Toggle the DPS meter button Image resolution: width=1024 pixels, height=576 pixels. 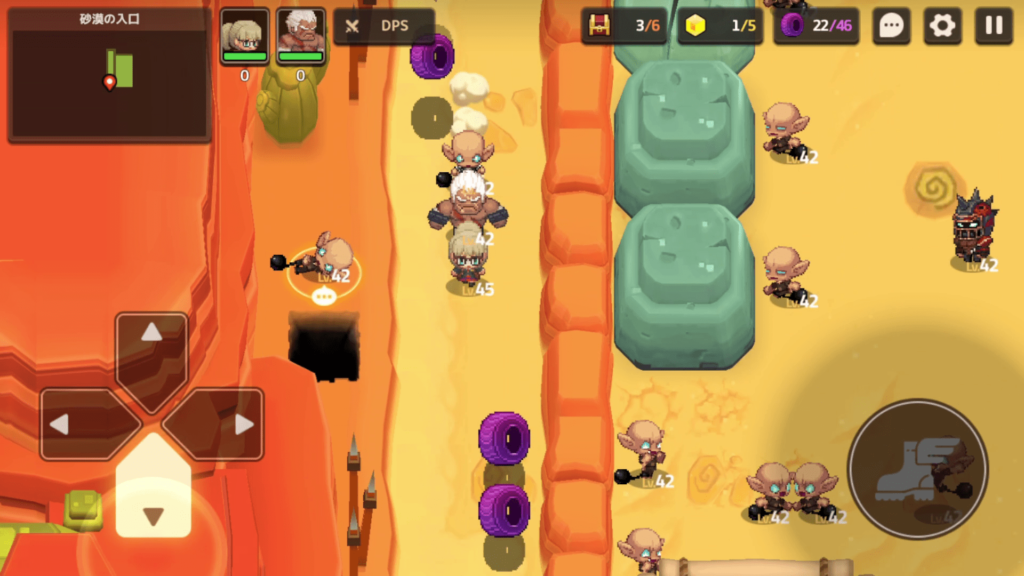[383, 26]
